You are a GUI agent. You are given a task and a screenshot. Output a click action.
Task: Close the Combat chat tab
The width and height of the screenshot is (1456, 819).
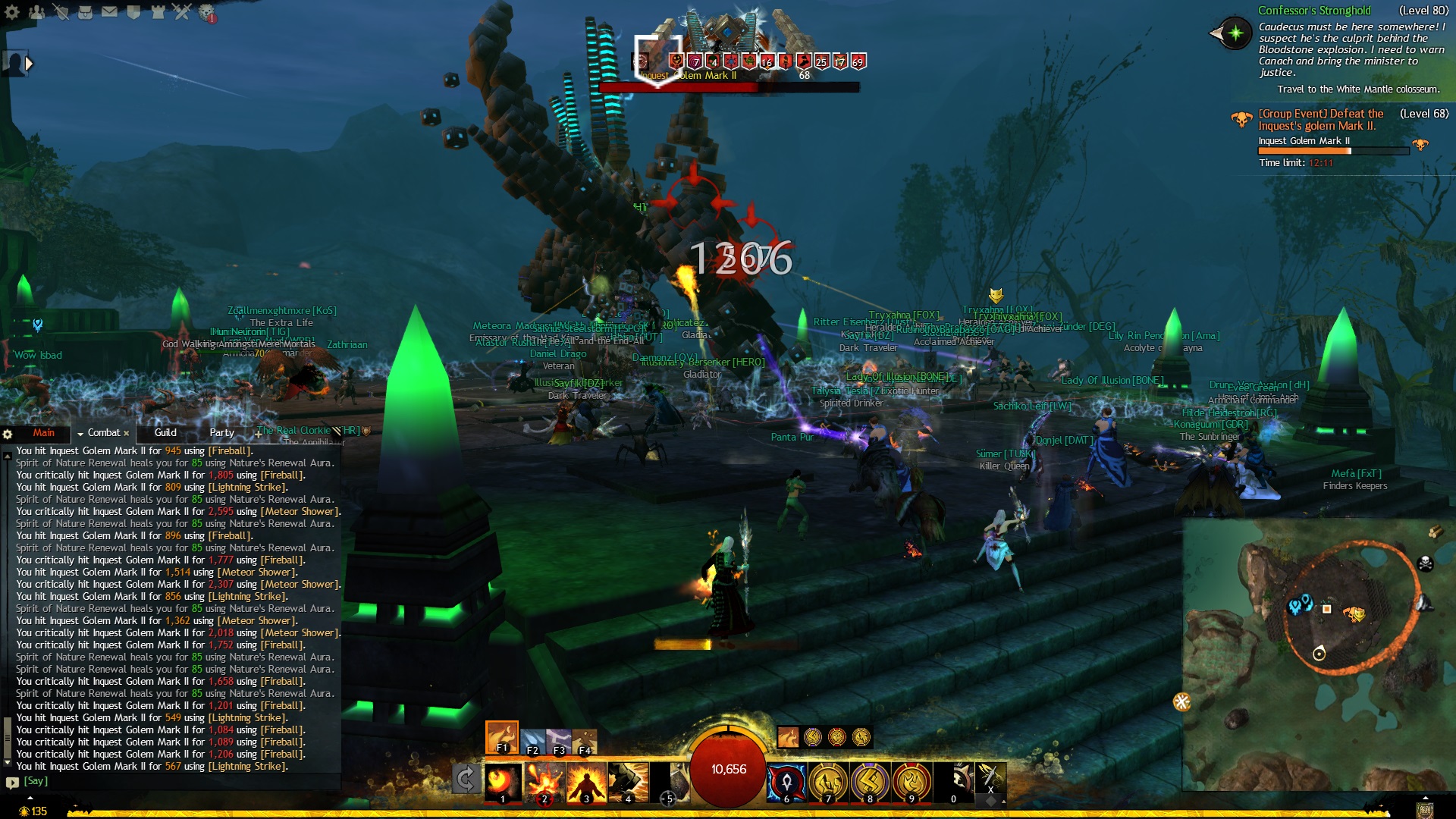(127, 434)
